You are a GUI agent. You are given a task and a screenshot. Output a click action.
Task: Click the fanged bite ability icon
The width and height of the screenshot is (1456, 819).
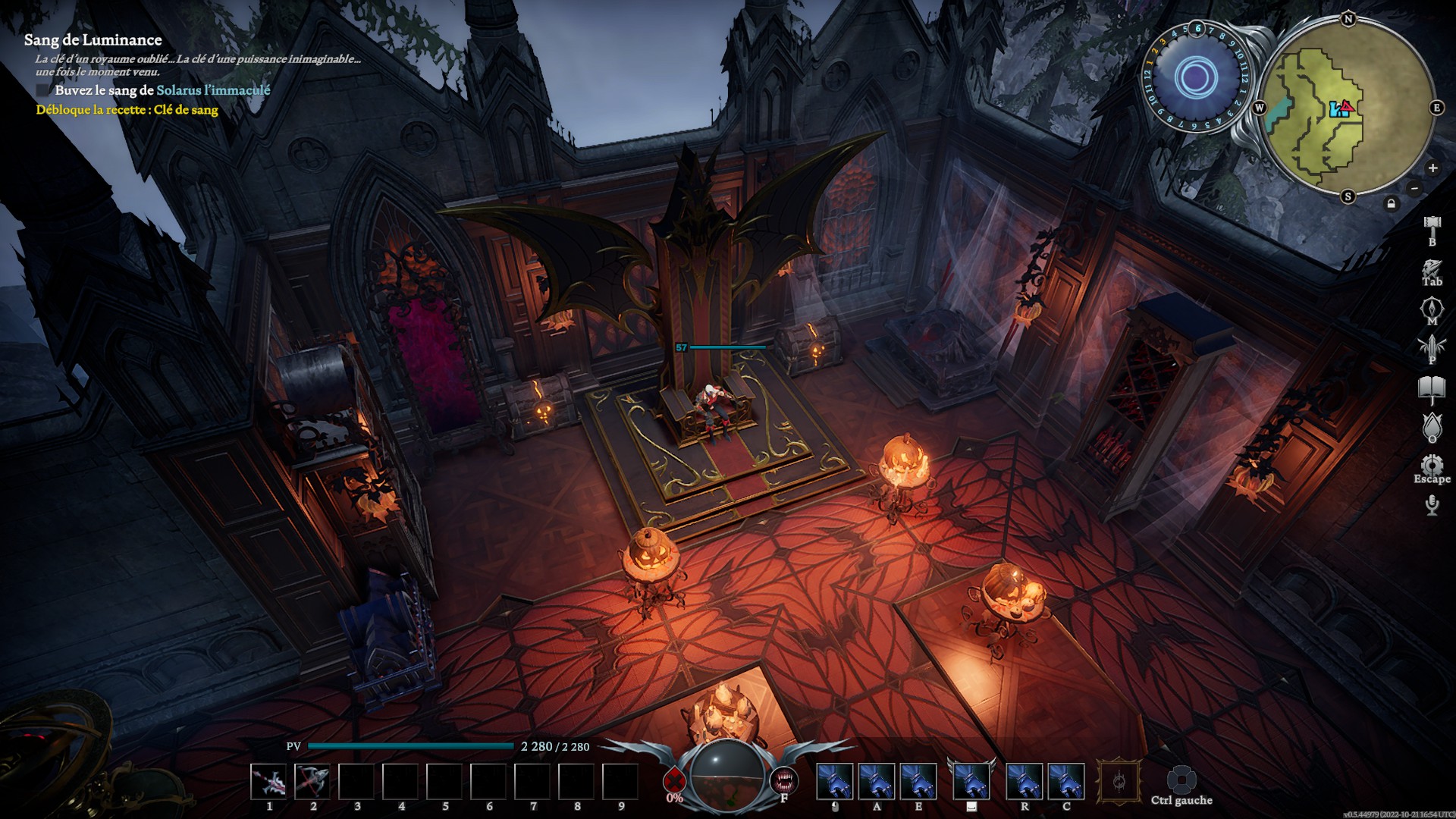[x=784, y=780]
